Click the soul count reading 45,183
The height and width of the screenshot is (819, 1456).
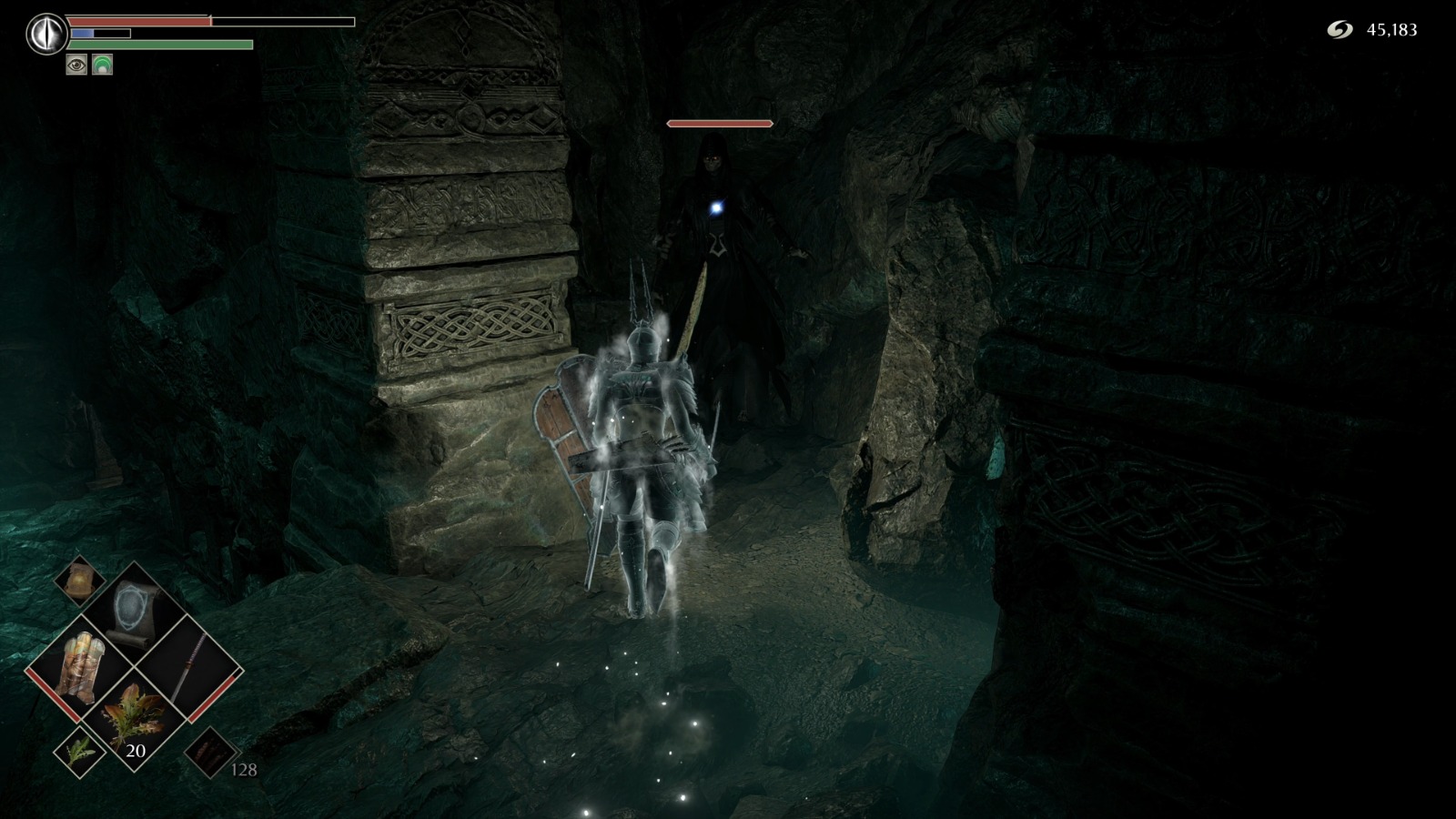1390,29
